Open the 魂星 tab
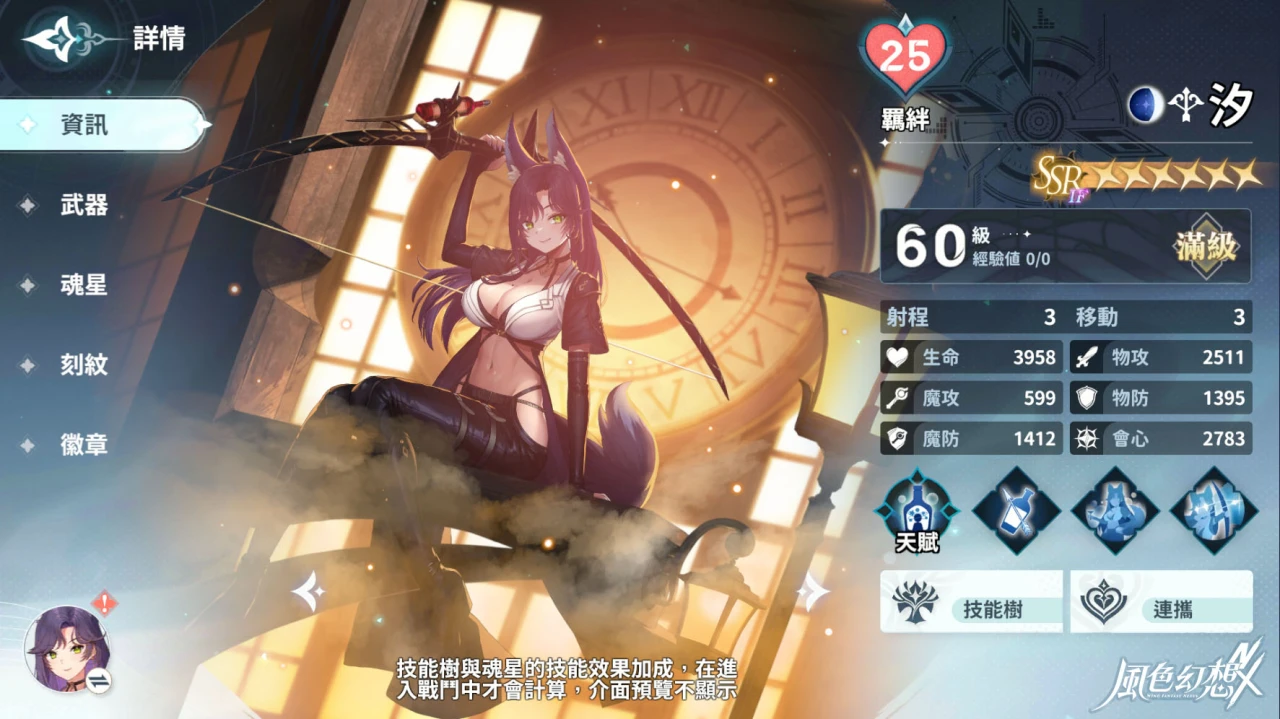This screenshot has width=1280, height=719. pos(84,285)
